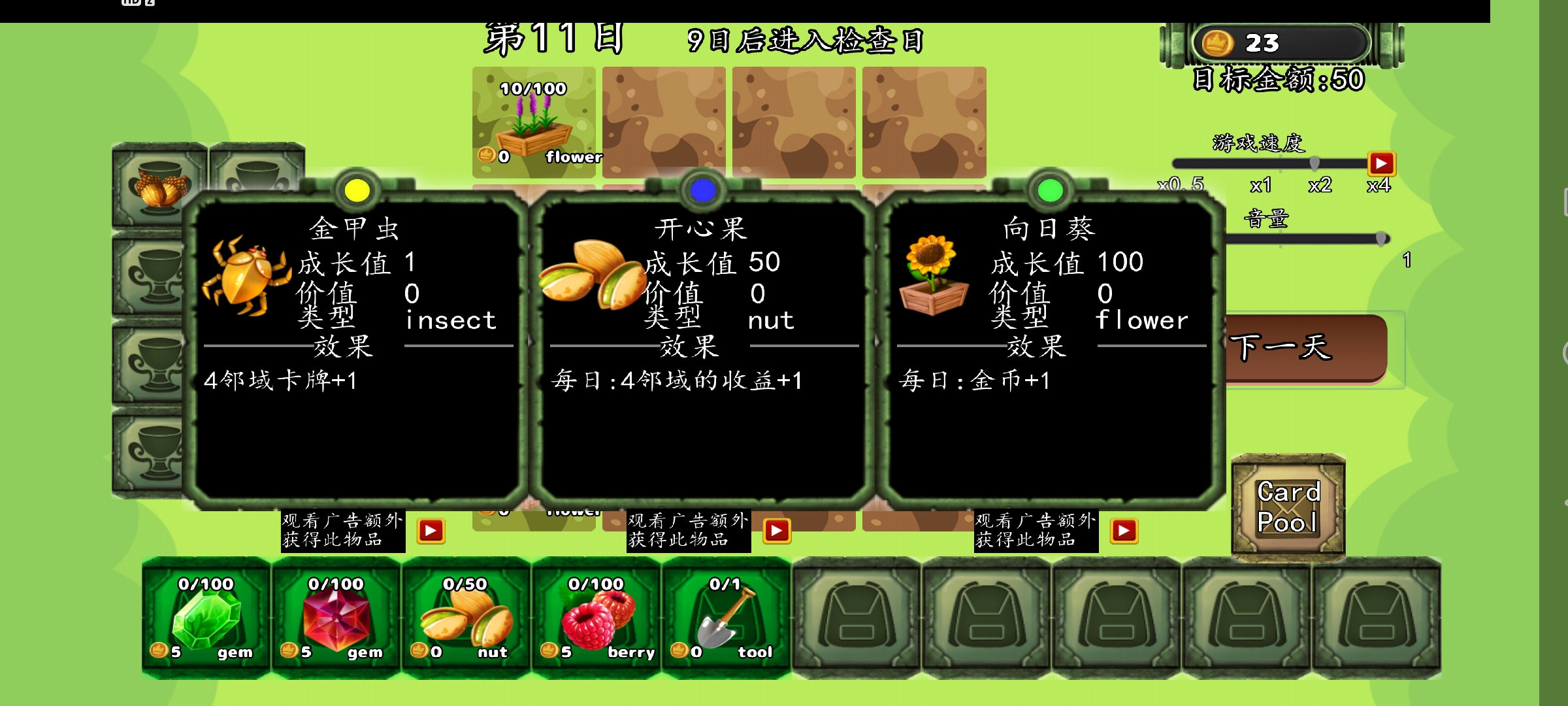Pick the nut card from the bottom bar
The width and height of the screenshot is (1568, 706).
pyautogui.click(x=465, y=614)
